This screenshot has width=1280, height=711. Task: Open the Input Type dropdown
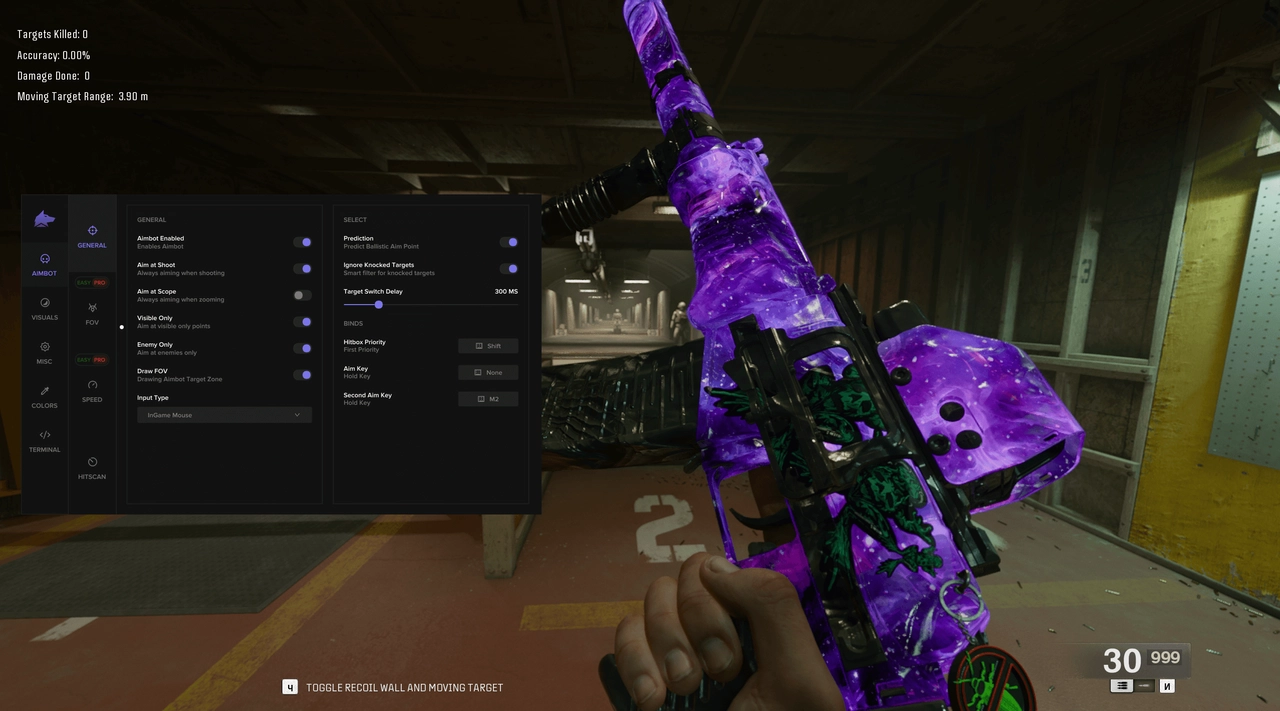pyautogui.click(x=224, y=415)
